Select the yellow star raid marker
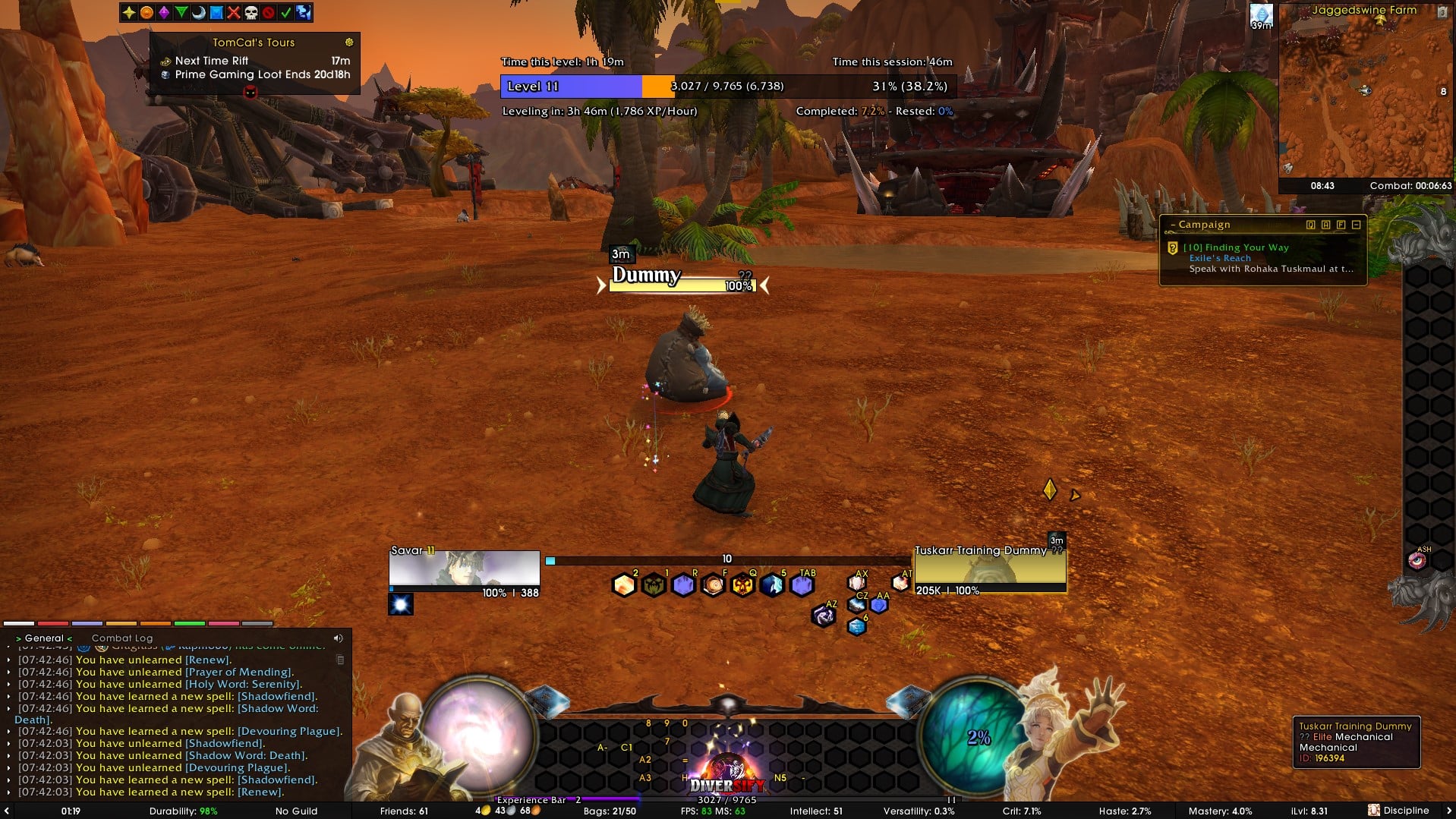The image size is (1456, 819). pyautogui.click(x=129, y=12)
